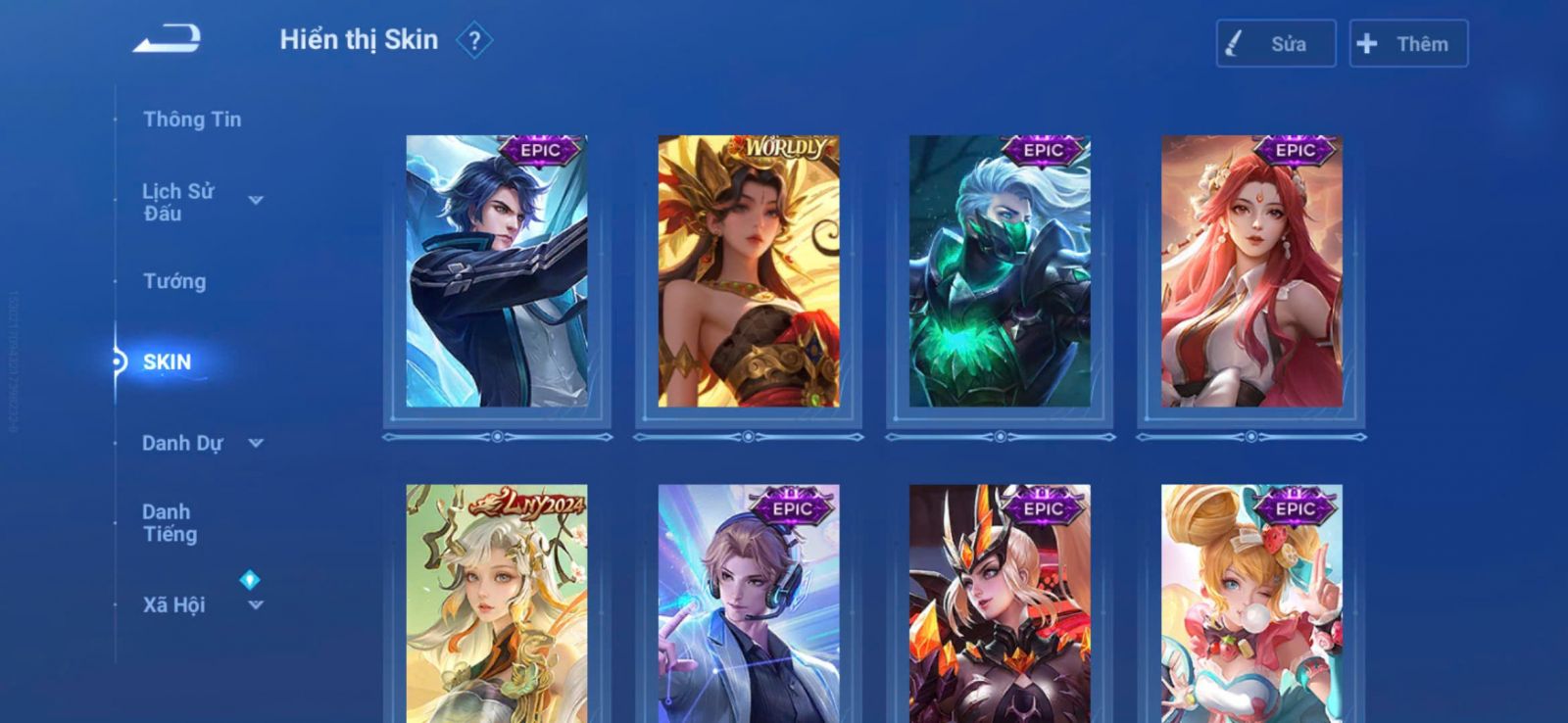
Task: Pick the bubblegum blonde girl Epic skin
Action: (1251, 603)
